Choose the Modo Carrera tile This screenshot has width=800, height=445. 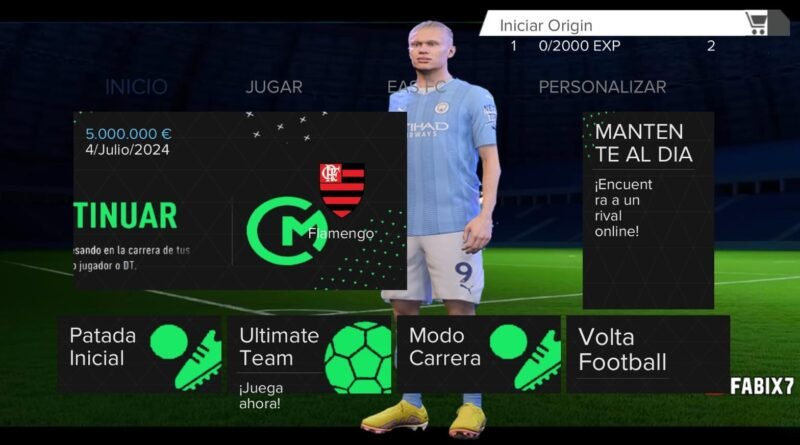[x=479, y=354]
